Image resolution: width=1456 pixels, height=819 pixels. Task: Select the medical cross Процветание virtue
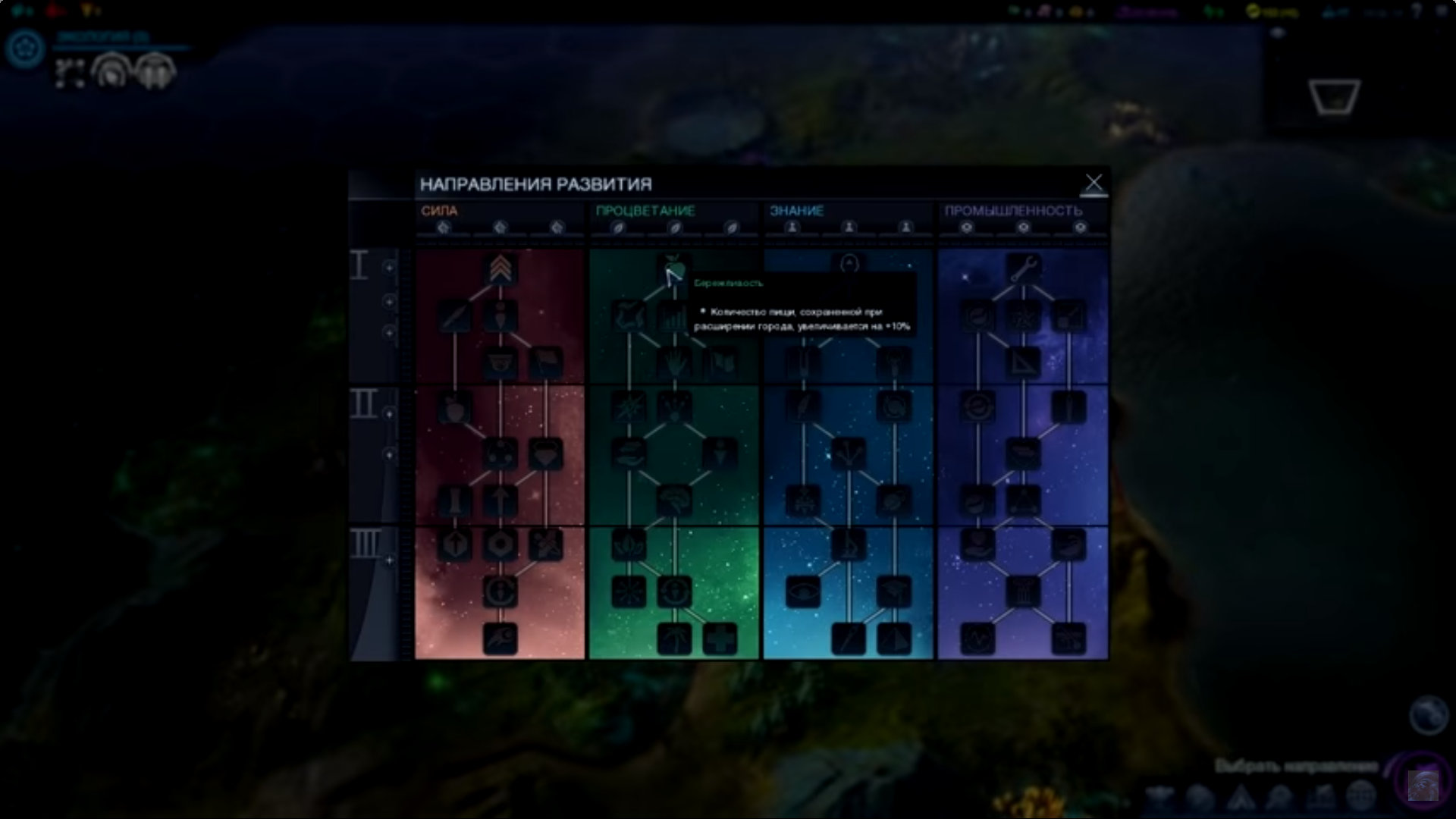[x=720, y=639]
